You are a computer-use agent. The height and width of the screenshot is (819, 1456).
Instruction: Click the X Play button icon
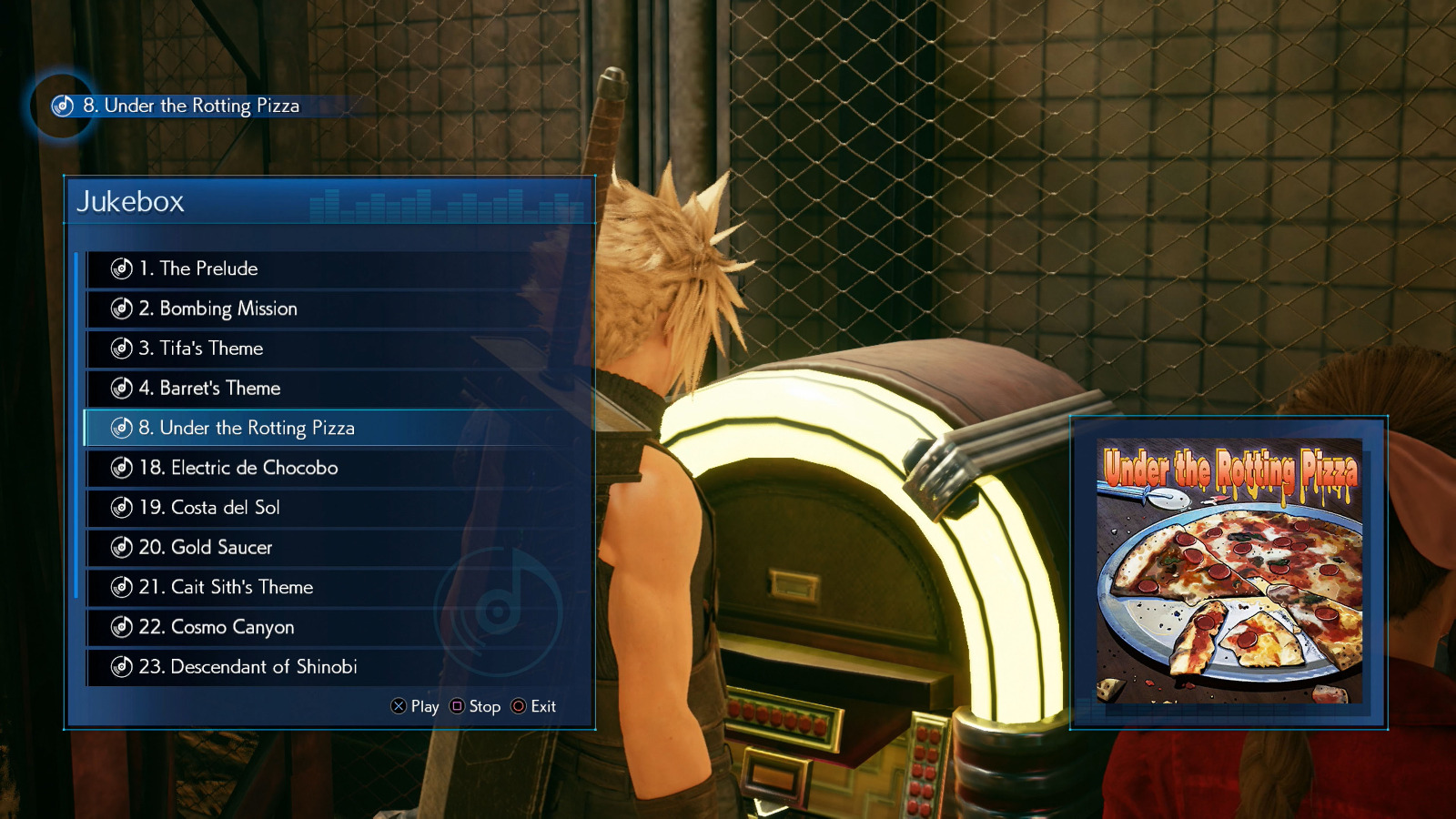point(397,706)
